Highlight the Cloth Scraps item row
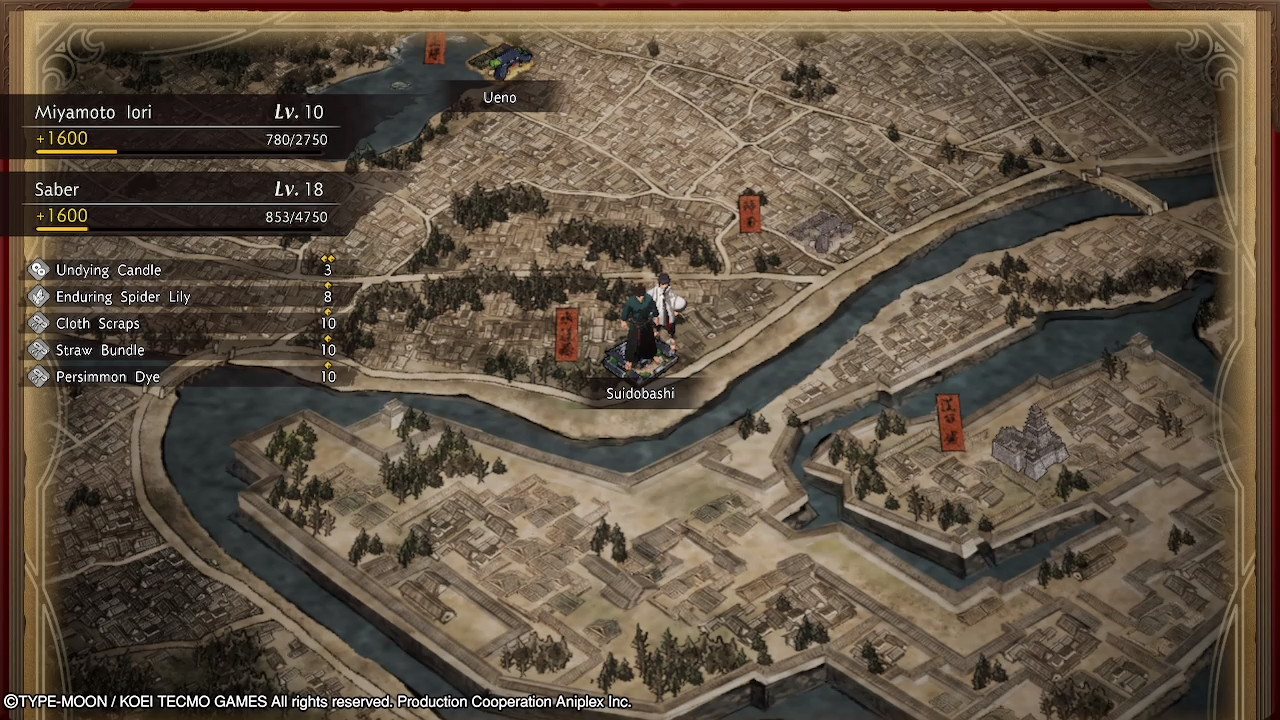Screen dimensions: 1280x720 pyautogui.click(x=180, y=324)
